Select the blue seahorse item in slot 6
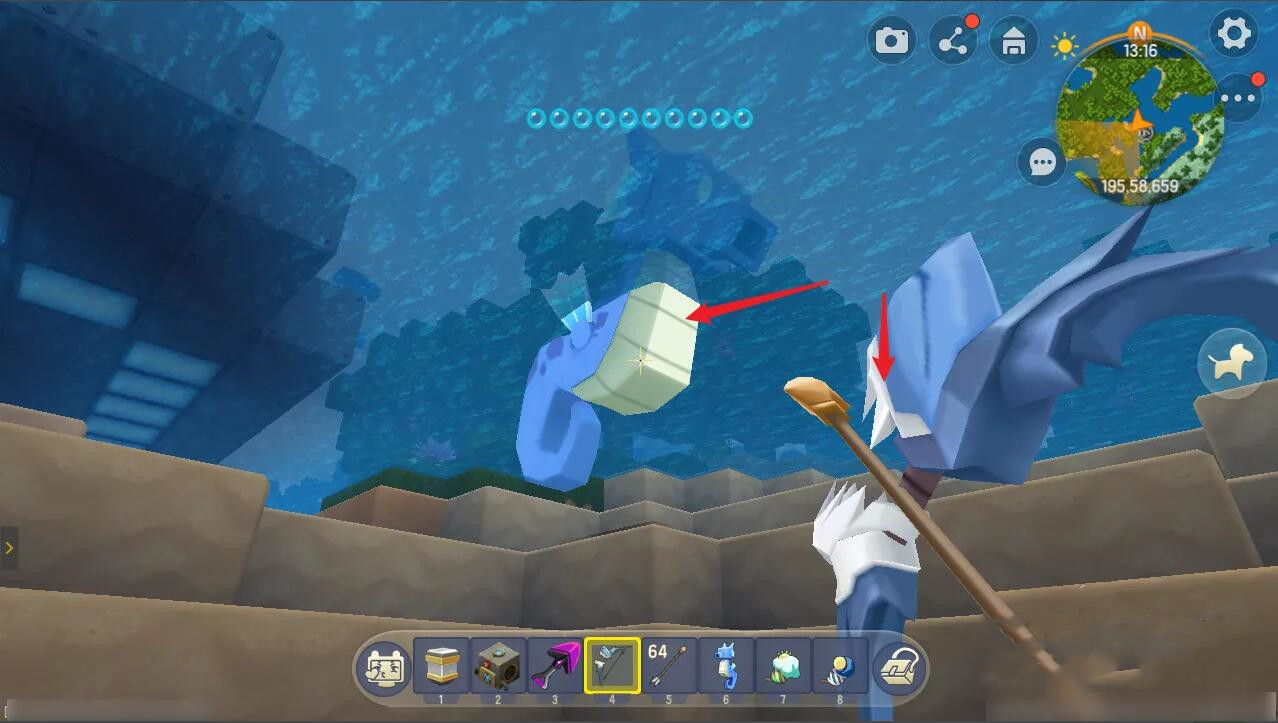 click(x=726, y=666)
